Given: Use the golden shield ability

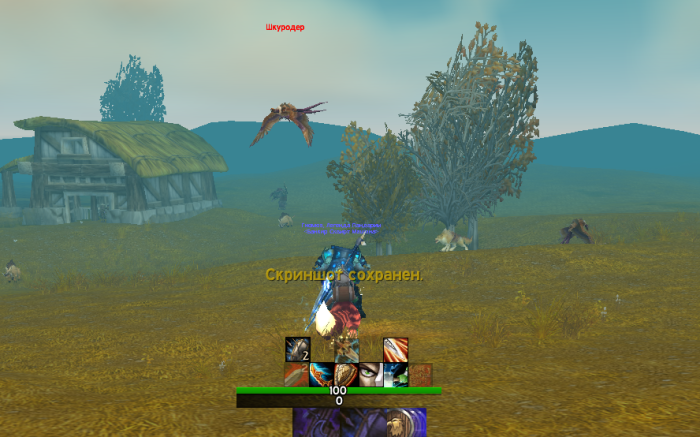Looking at the screenshot, I should 346,374.
